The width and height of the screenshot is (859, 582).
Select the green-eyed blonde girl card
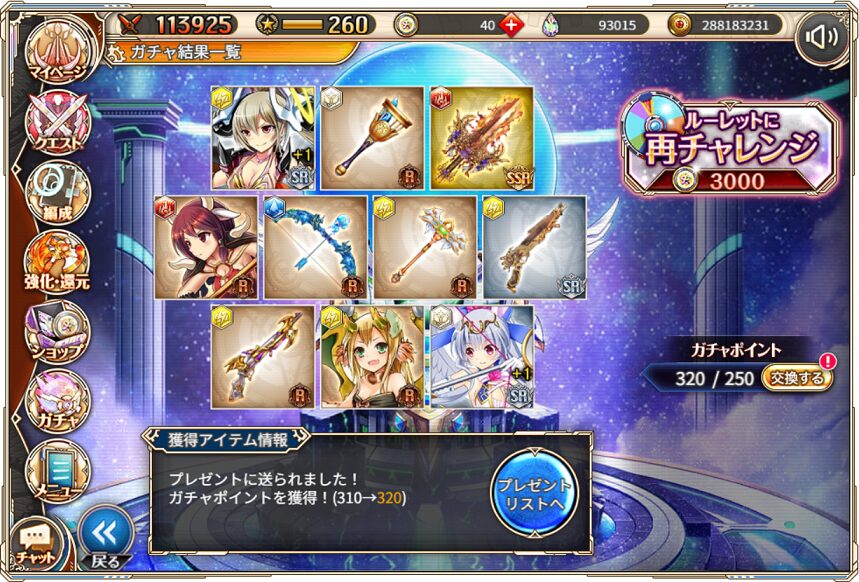(371, 357)
